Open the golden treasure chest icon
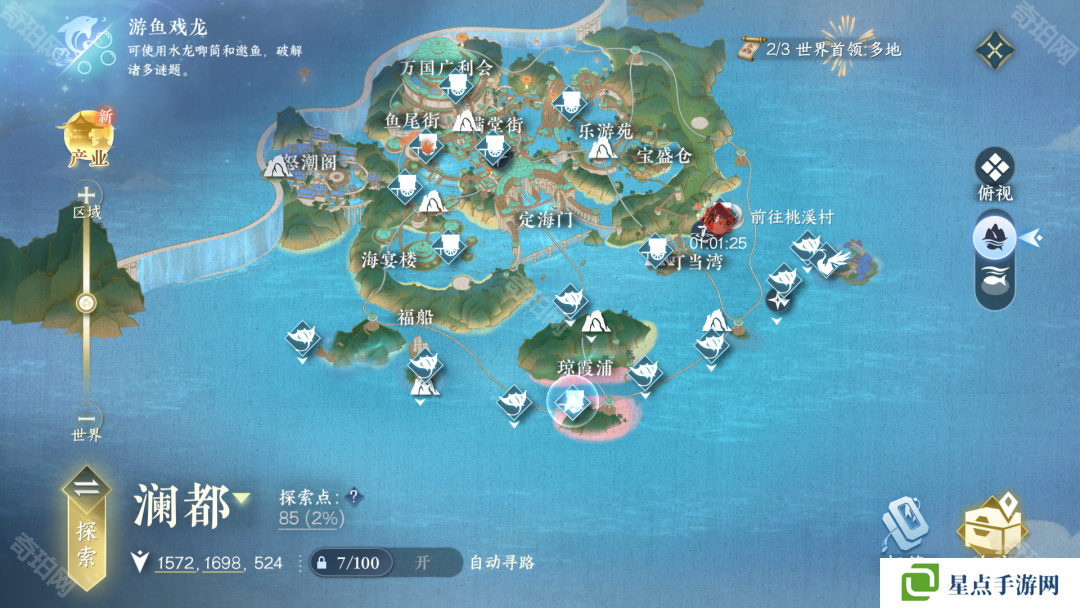Viewport: 1080px width, 608px height. (991, 525)
